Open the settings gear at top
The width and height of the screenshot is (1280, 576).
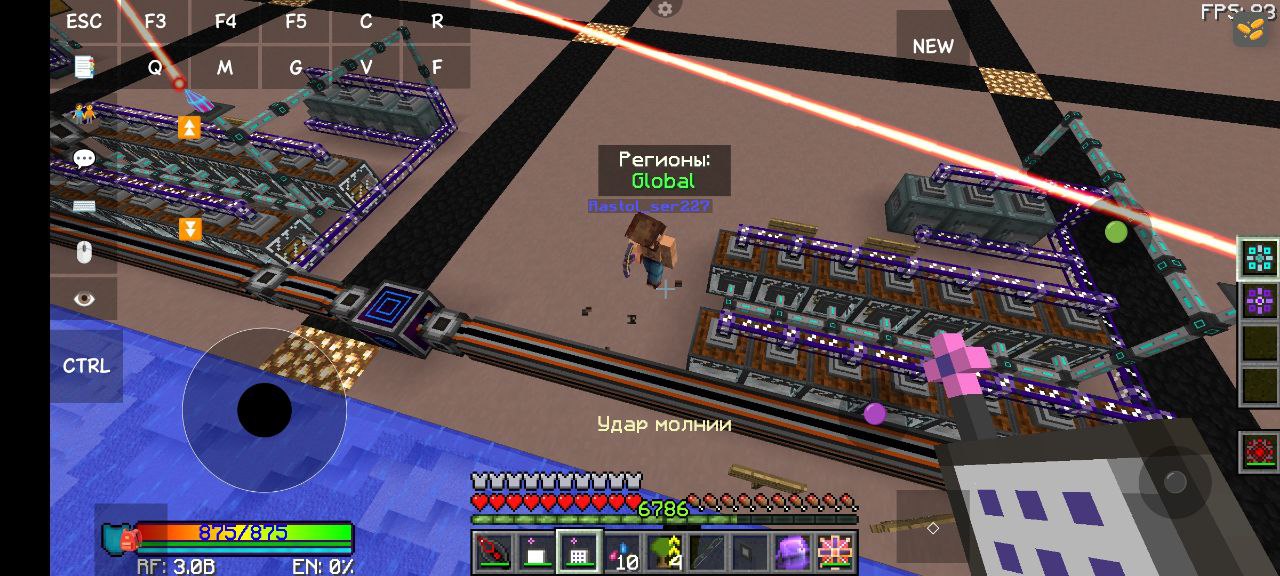[x=664, y=9]
